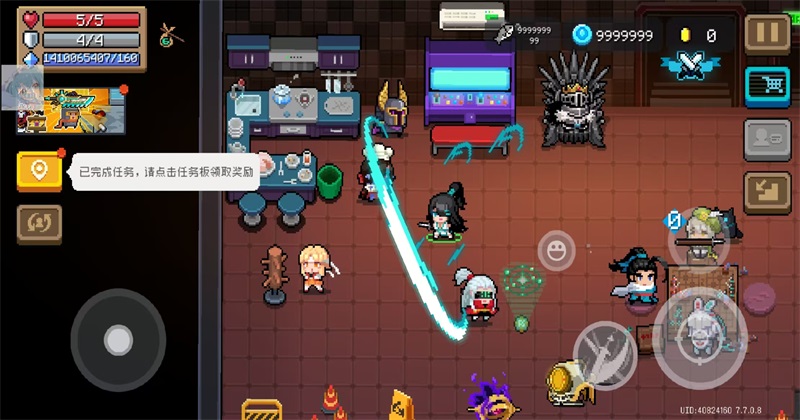Open the smiley emote button

[556, 249]
